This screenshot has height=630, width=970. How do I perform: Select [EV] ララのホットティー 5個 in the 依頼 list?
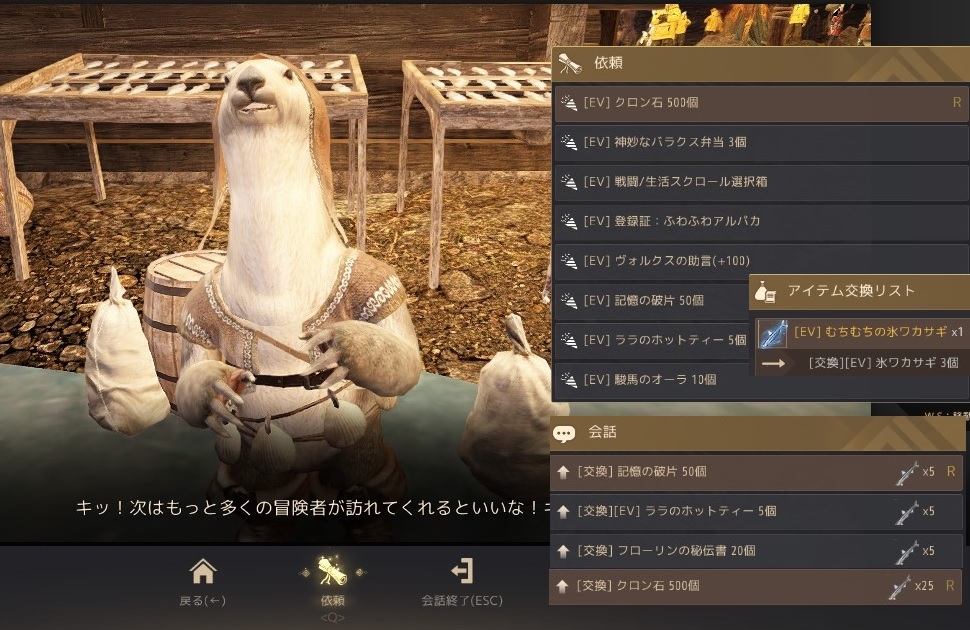650,340
